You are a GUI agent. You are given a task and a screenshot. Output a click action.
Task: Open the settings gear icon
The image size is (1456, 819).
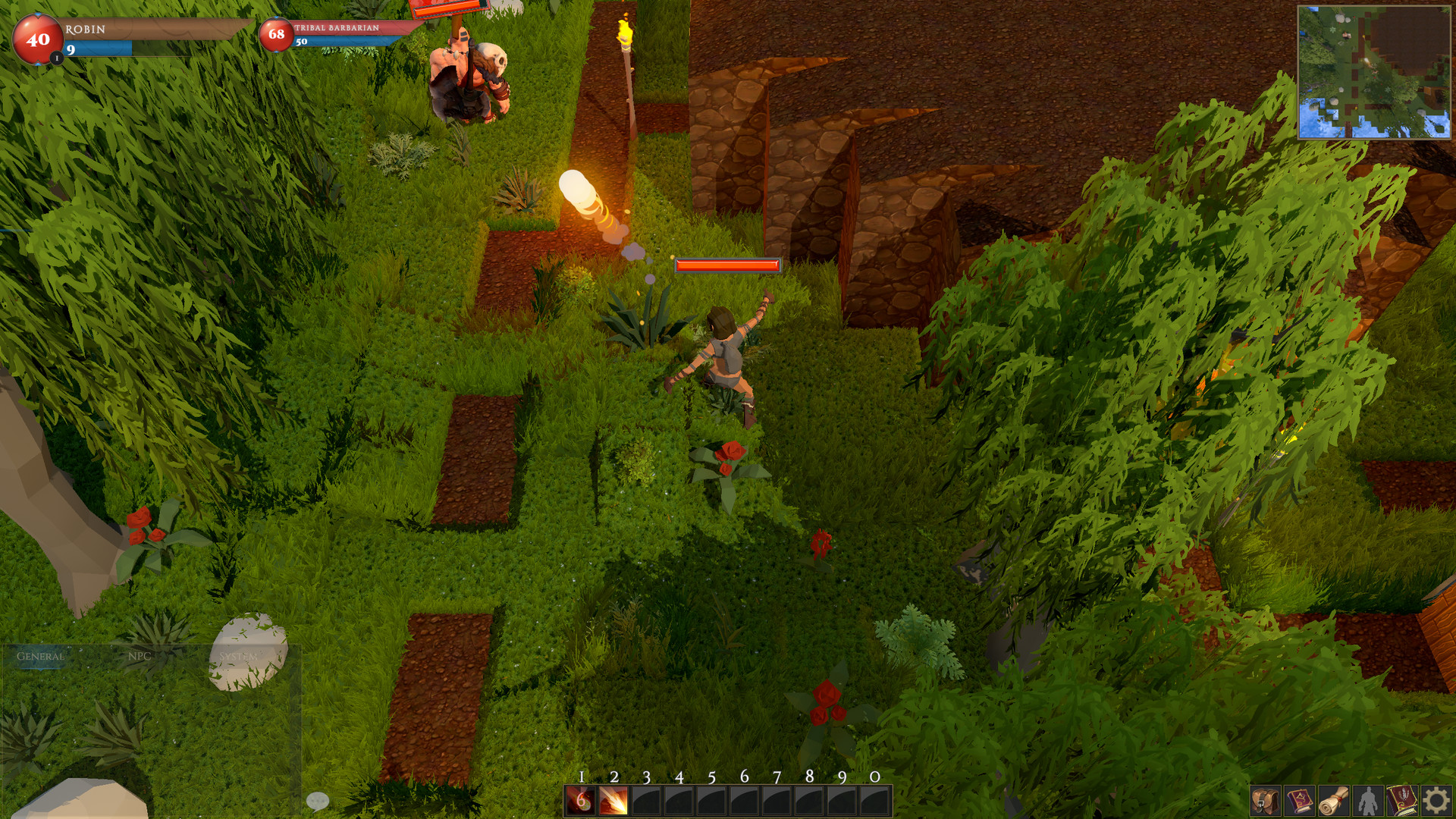[1436, 801]
